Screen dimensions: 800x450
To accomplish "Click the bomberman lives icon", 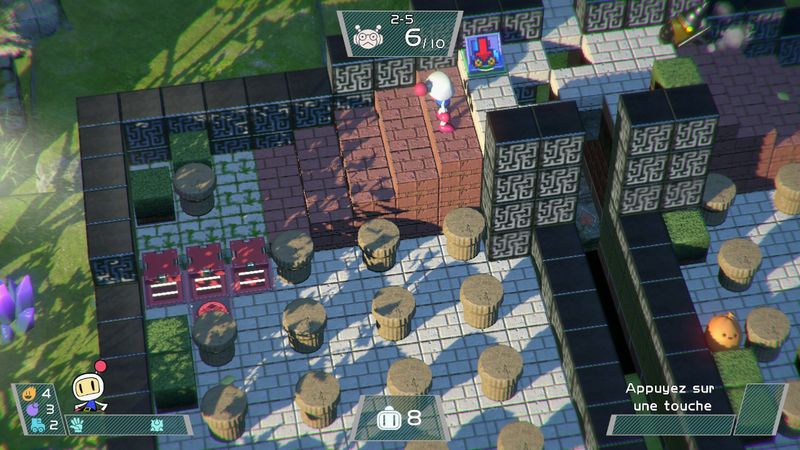I will (387, 419).
